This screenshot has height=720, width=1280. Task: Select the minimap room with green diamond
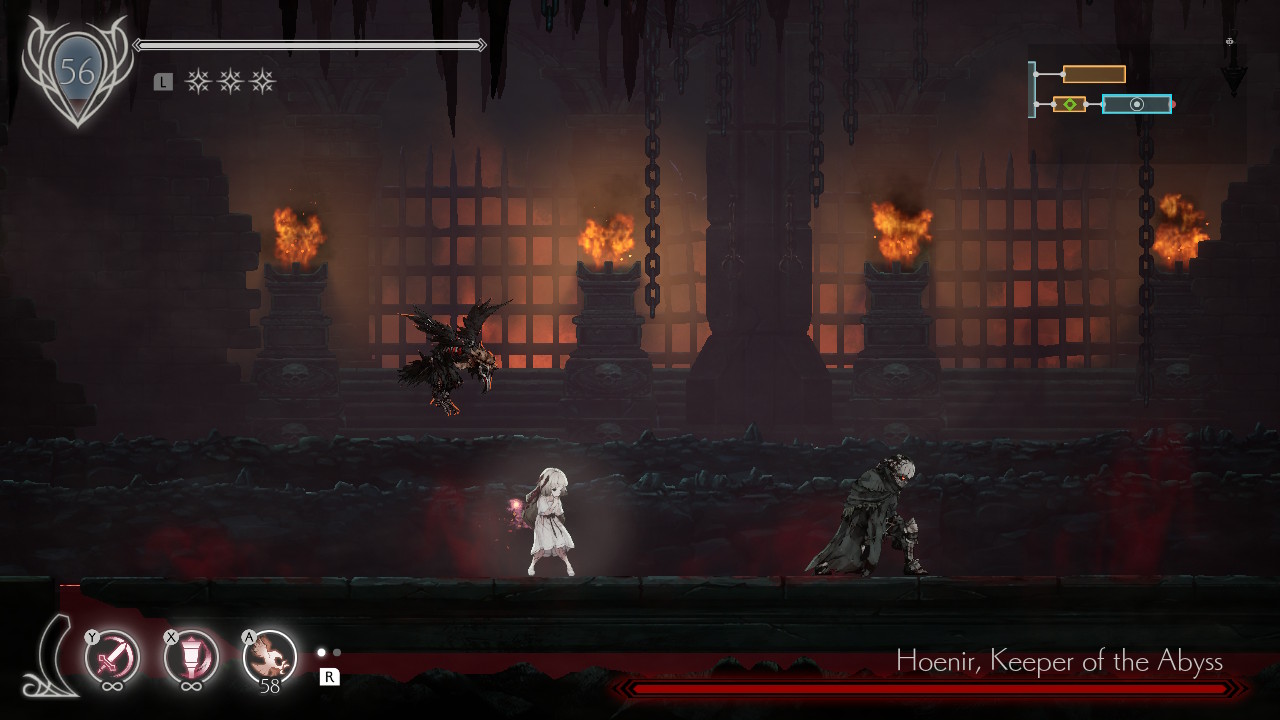click(1069, 104)
